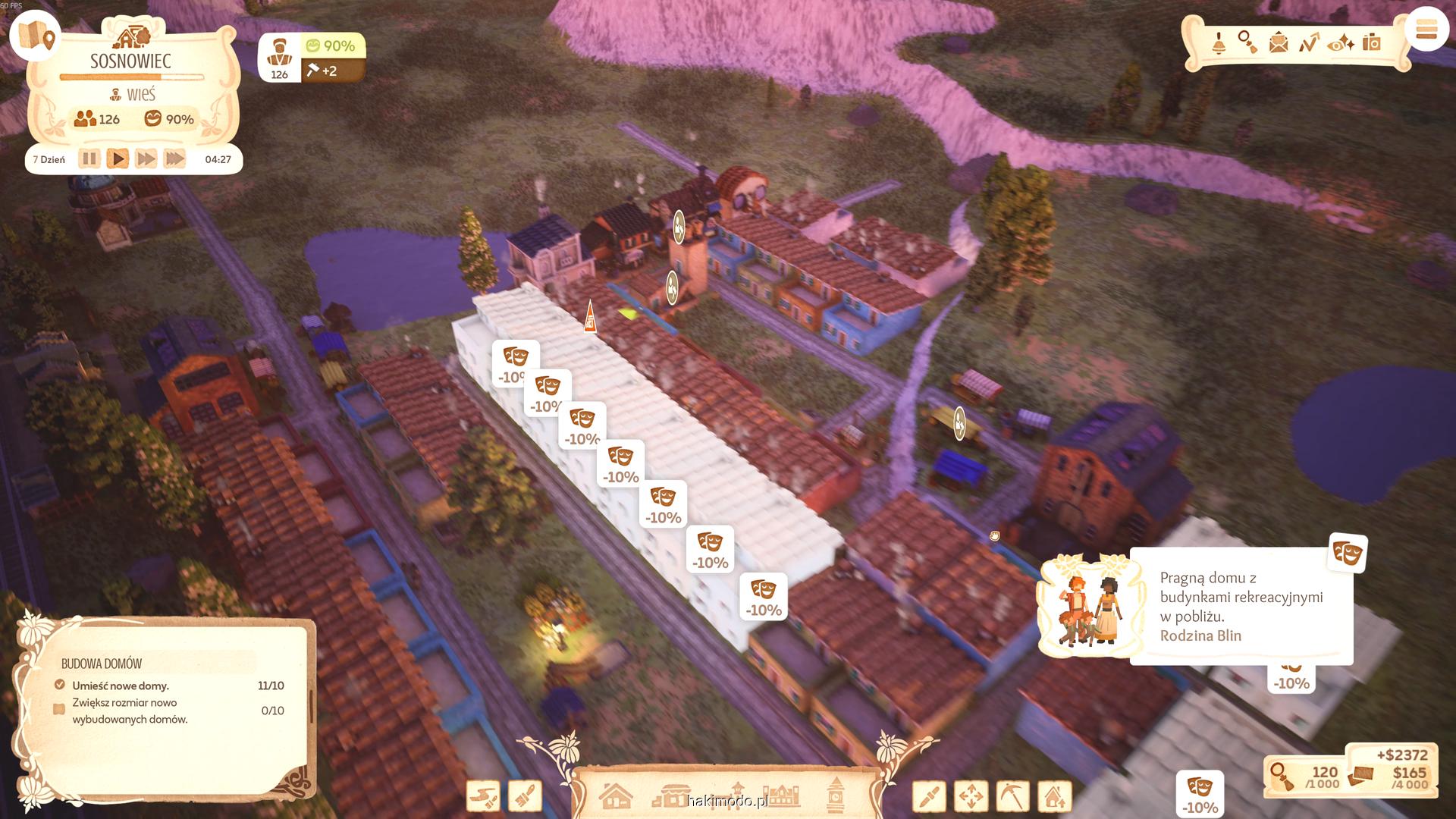Activate the house upgrade tool
The image size is (1456, 819).
click(x=1054, y=796)
